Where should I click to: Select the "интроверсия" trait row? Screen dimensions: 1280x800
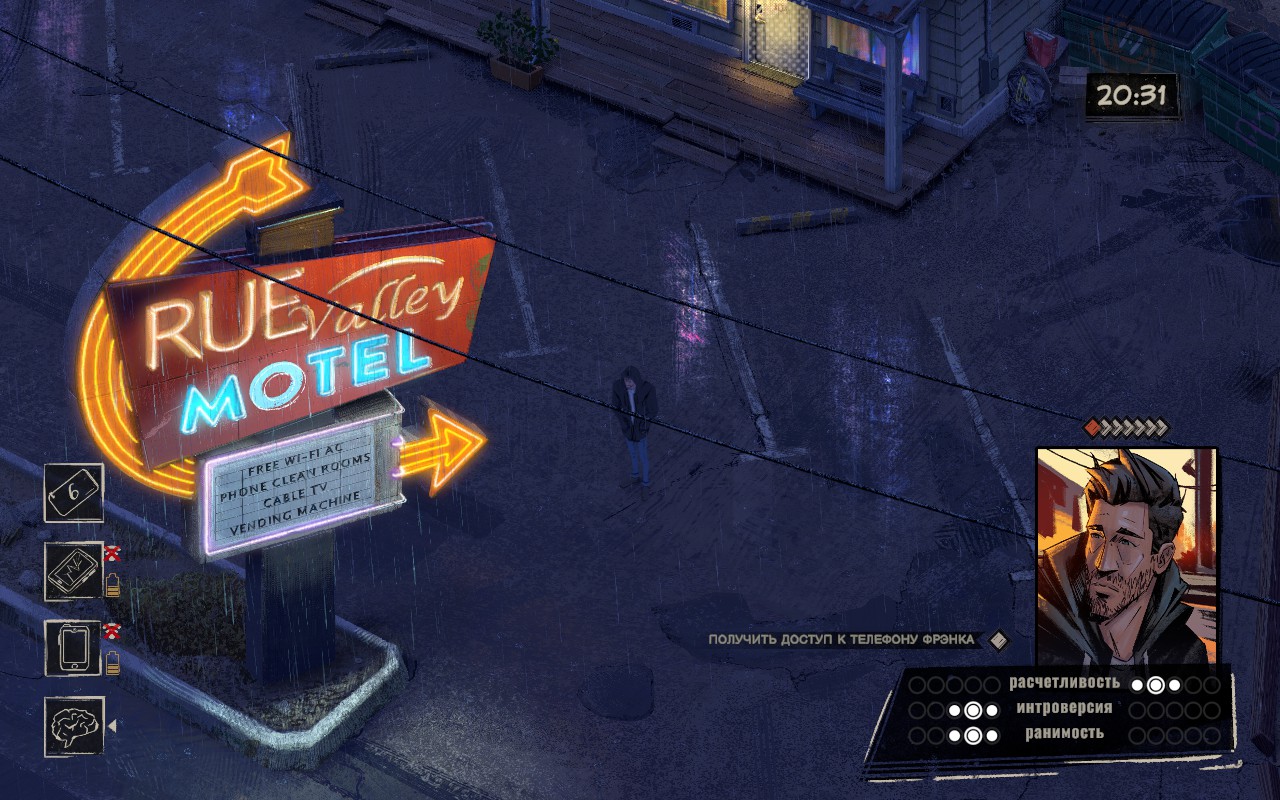click(x=1065, y=709)
